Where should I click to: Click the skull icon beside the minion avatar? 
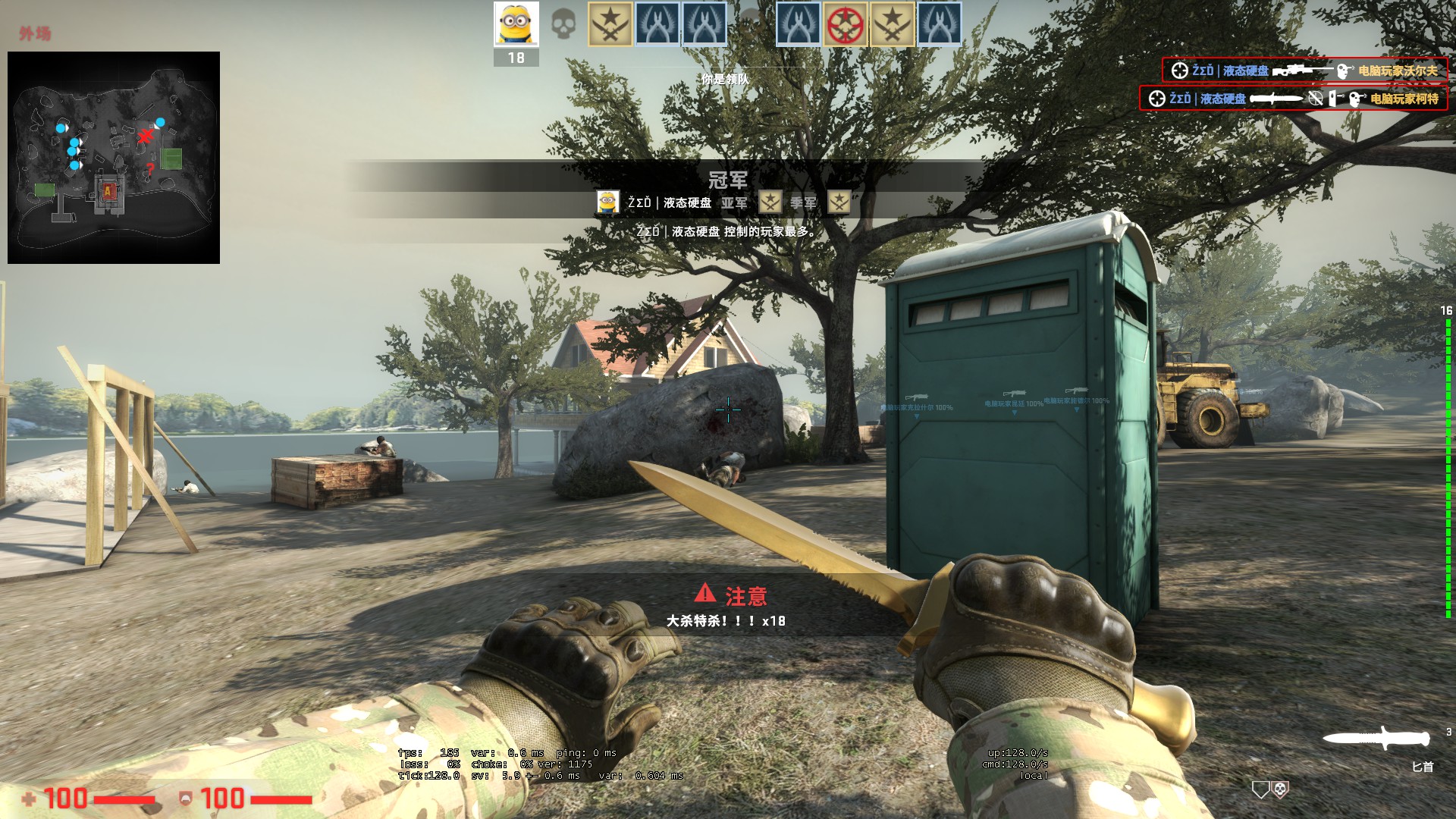tap(563, 24)
